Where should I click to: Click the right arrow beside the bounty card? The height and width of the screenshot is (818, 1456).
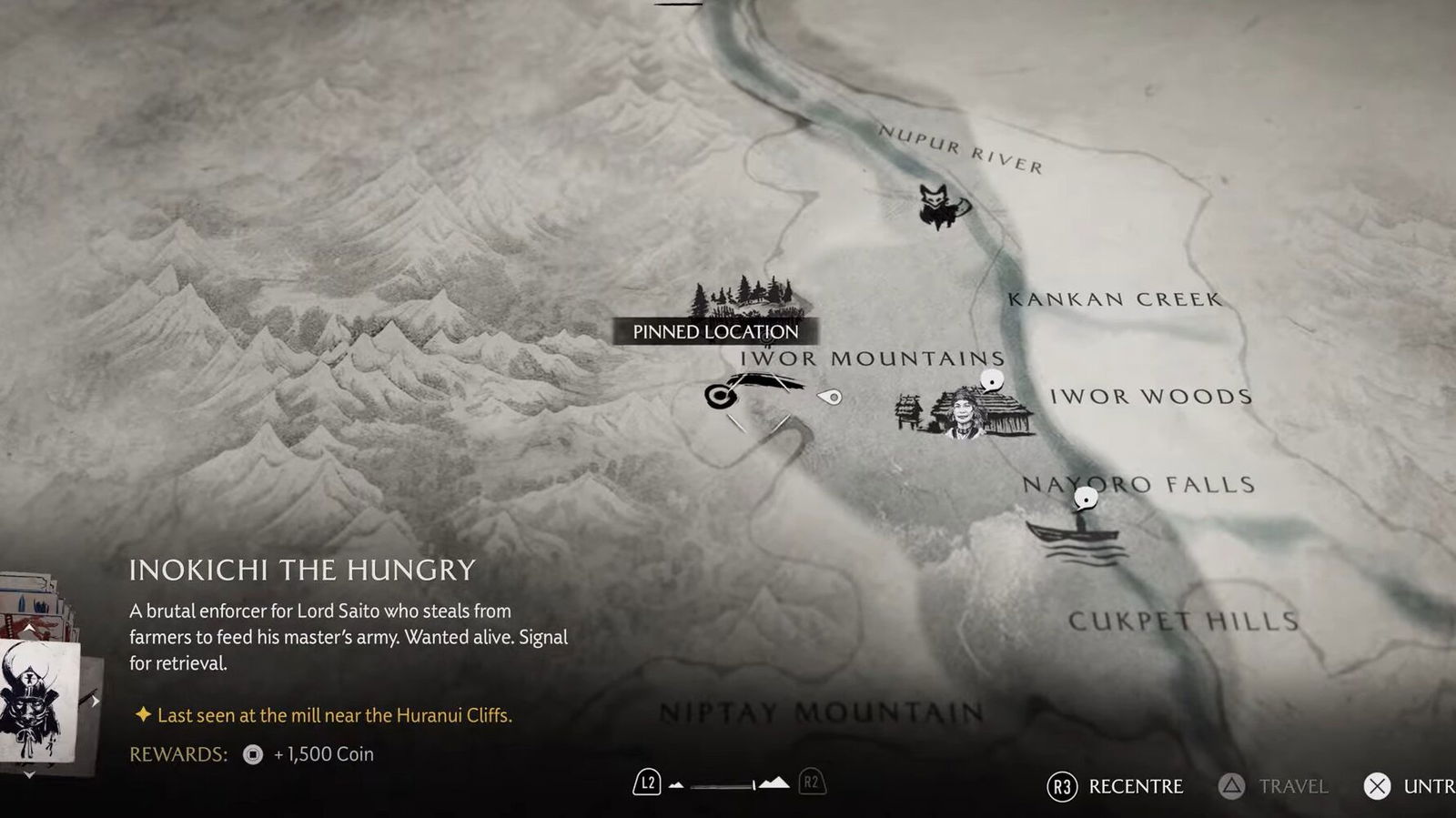pos(95,702)
